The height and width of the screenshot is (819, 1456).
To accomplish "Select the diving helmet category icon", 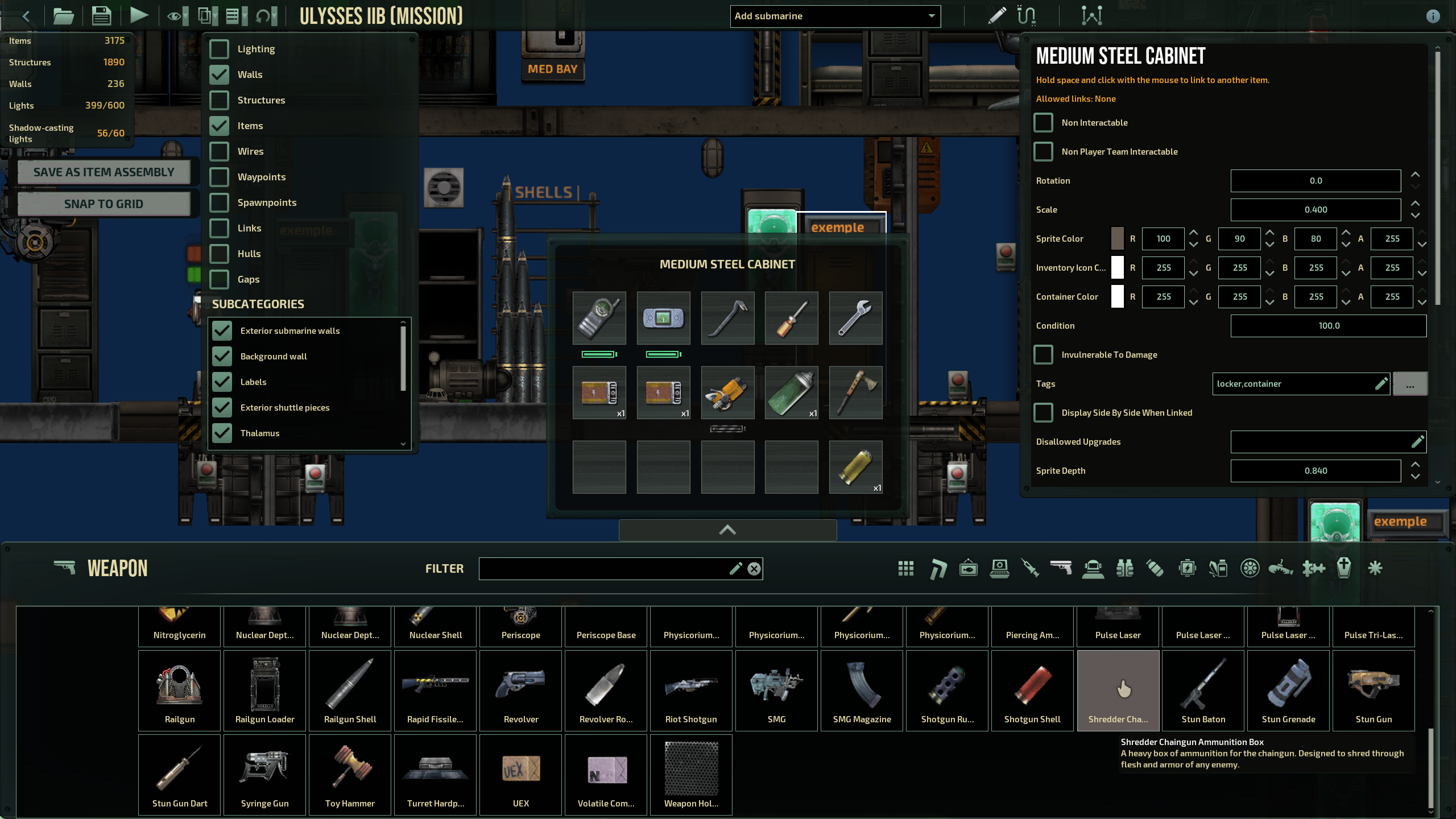I will click(1093, 568).
